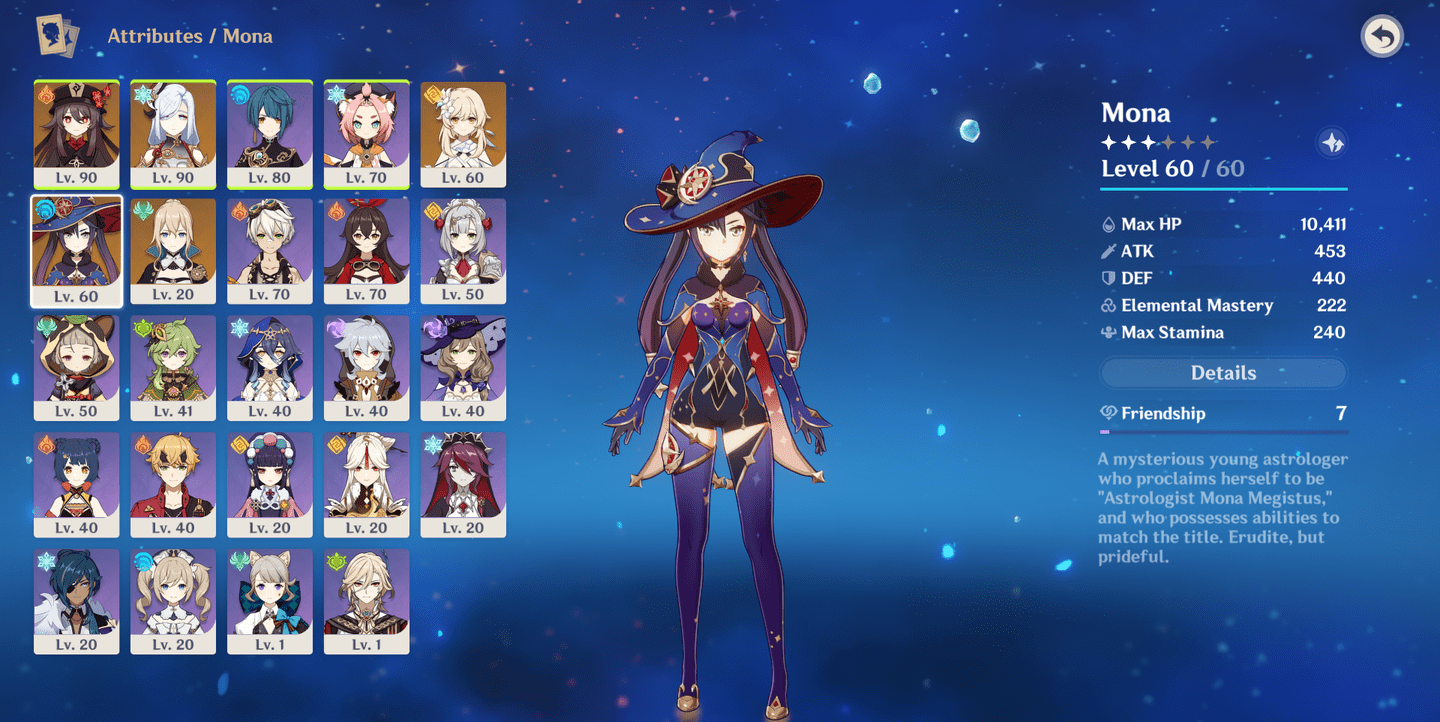Click the Max Stamina icon
Viewport: 1440px width, 722px height.
pyautogui.click(x=1110, y=332)
